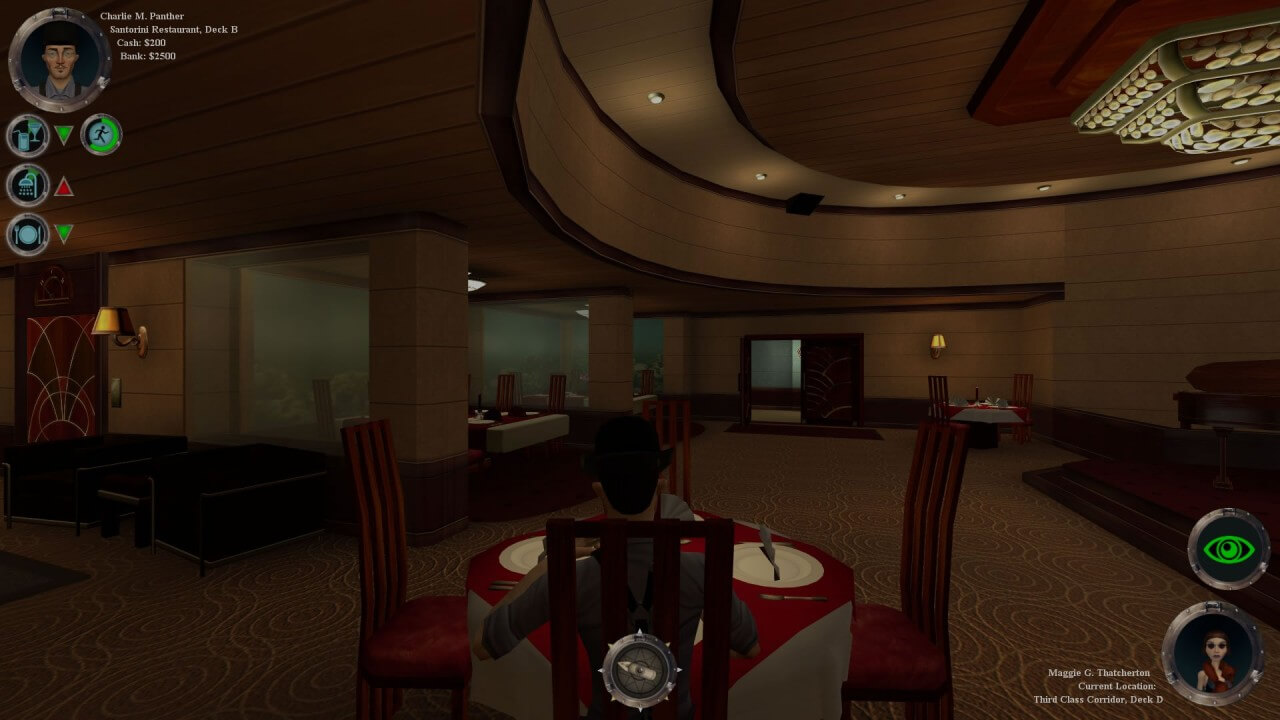This screenshot has width=1280, height=720.
Task: Toggle the green arrow beside the thirst icon
Action: pyautogui.click(x=62, y=132)
